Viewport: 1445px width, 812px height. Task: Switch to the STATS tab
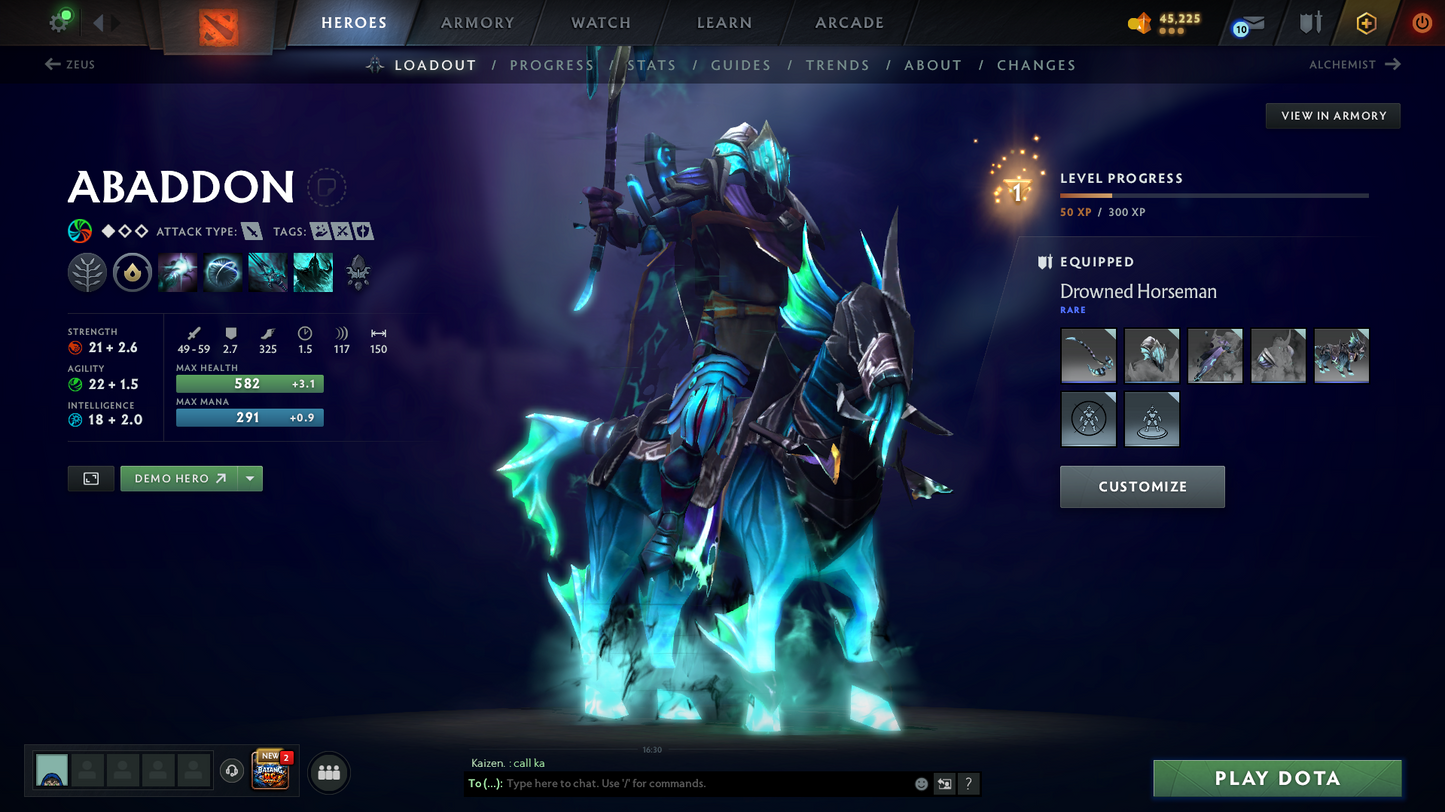[652, 64]
